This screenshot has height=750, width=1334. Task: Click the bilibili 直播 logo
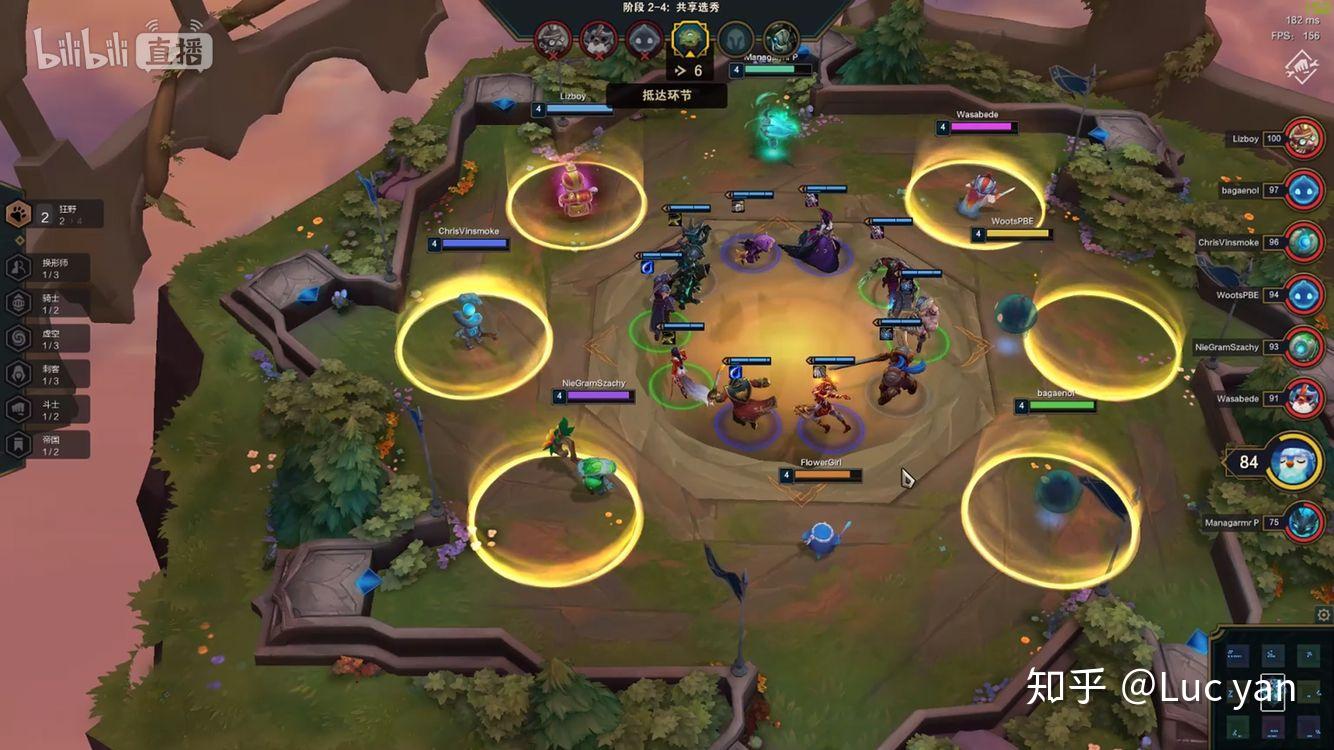[x=122, y=48]
